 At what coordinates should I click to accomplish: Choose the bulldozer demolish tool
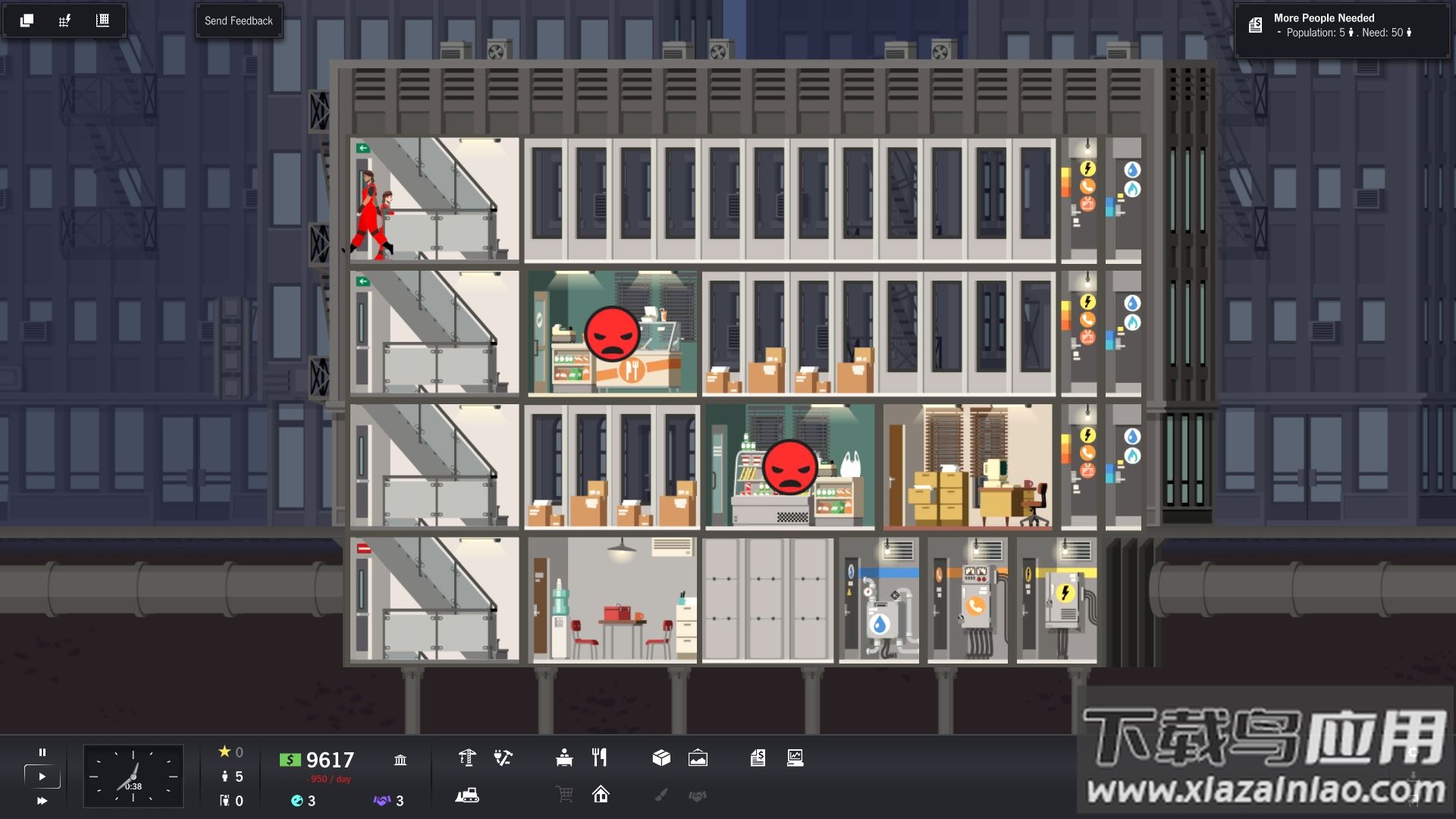pos(467,795)
